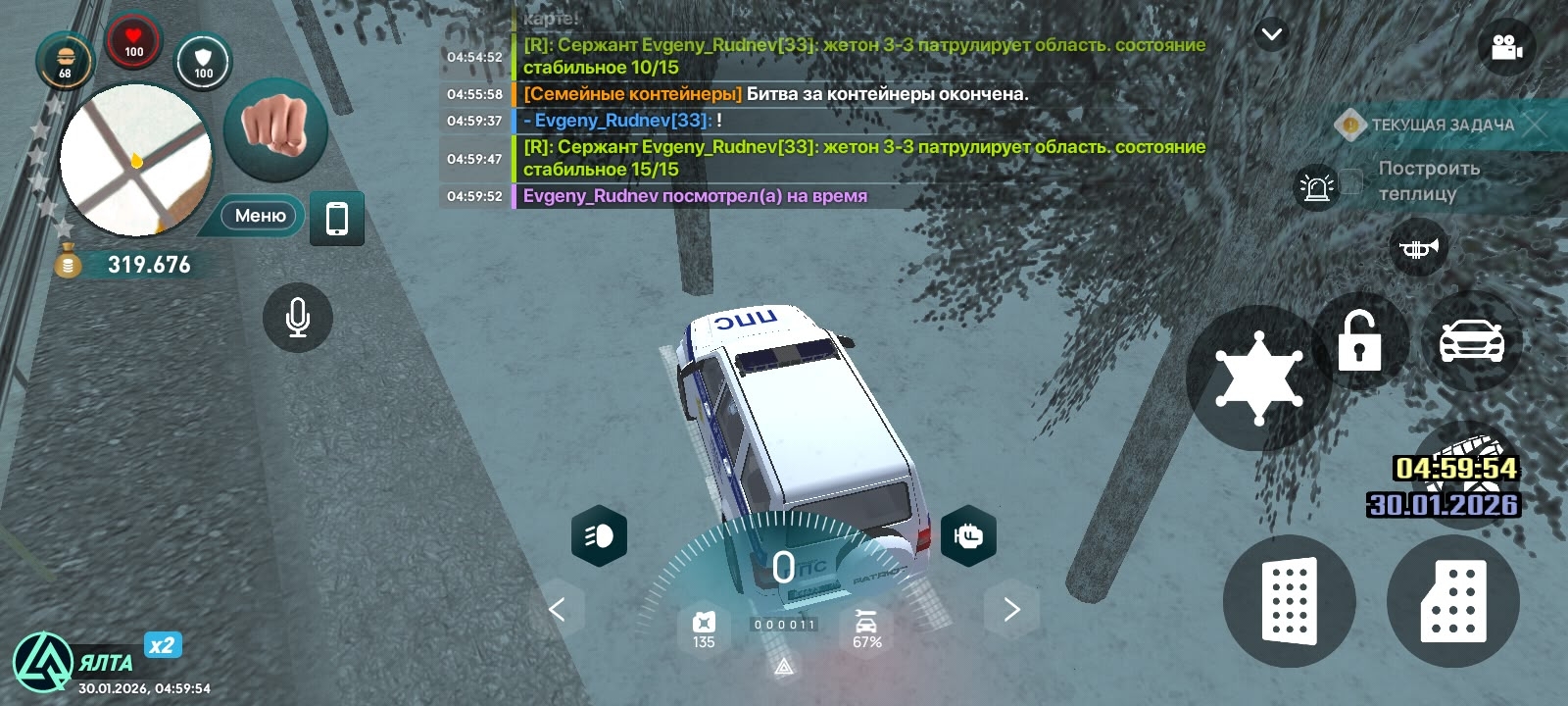Select the Построить теплицу task
This screenshot has height=706, width=1568.
click(x=1429, y=180)
